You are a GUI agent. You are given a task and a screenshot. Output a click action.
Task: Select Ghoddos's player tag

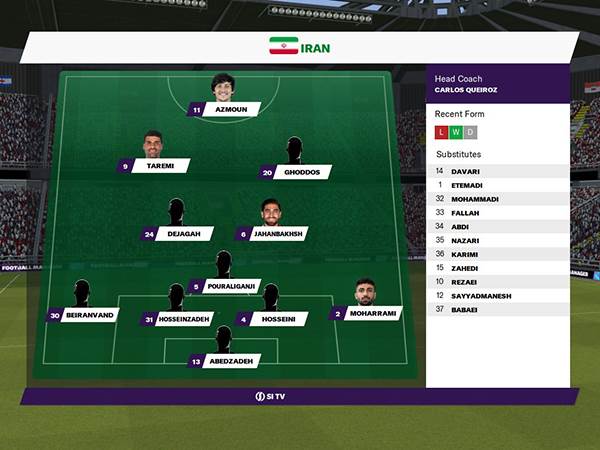[x=295, y=172]
